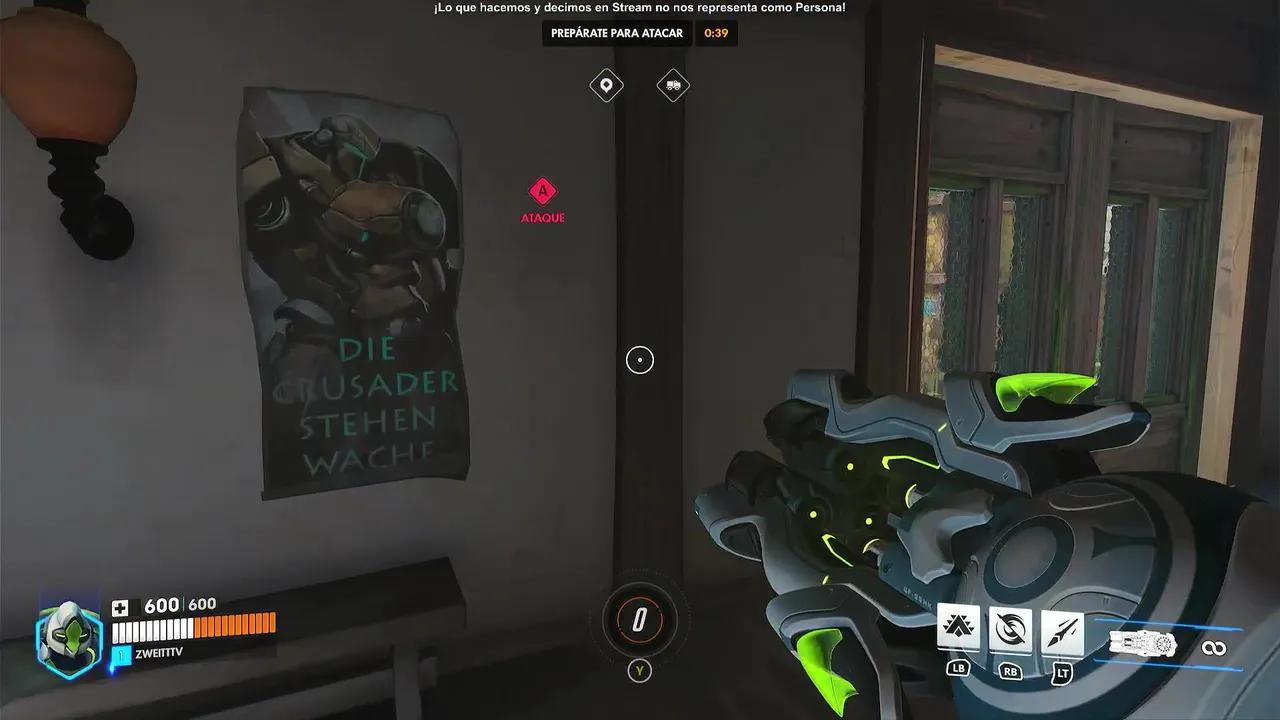The width and height of the screenshot is (1280, 720).
Task: Click the LT controller button prompt
Action: tap(1062, 672)
